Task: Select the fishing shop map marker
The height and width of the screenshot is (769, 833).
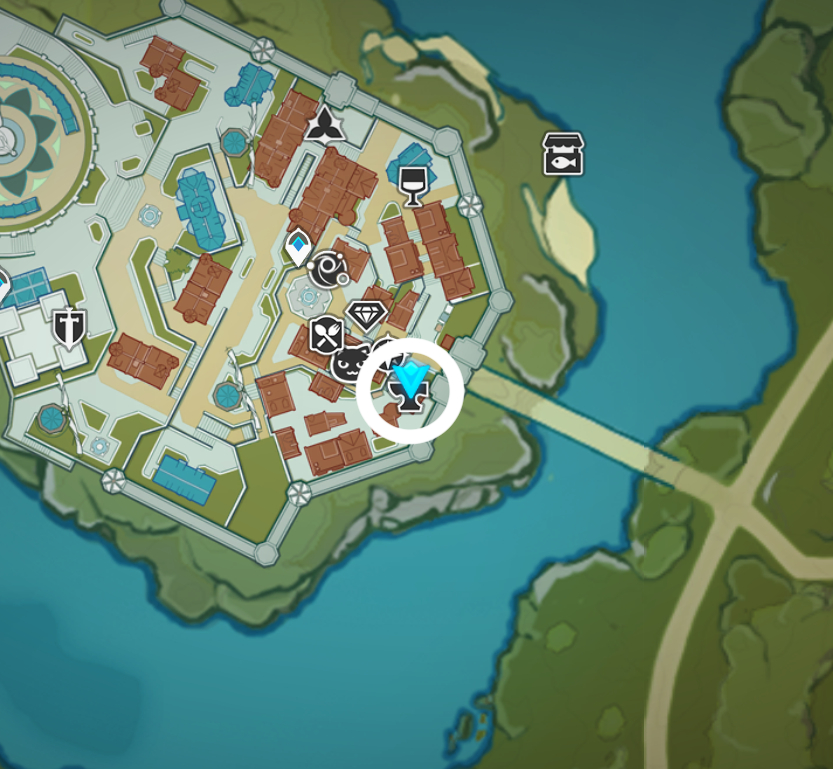Action: point(563,154)
